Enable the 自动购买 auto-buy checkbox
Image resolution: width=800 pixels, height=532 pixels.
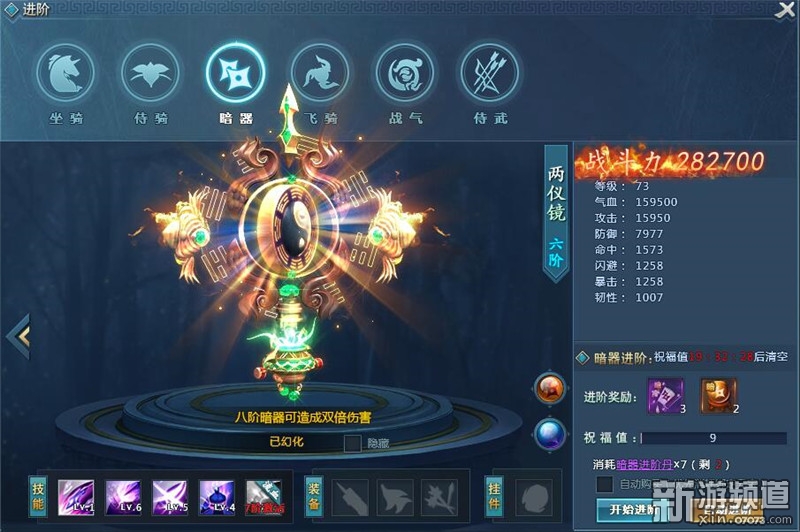(604, 484)
